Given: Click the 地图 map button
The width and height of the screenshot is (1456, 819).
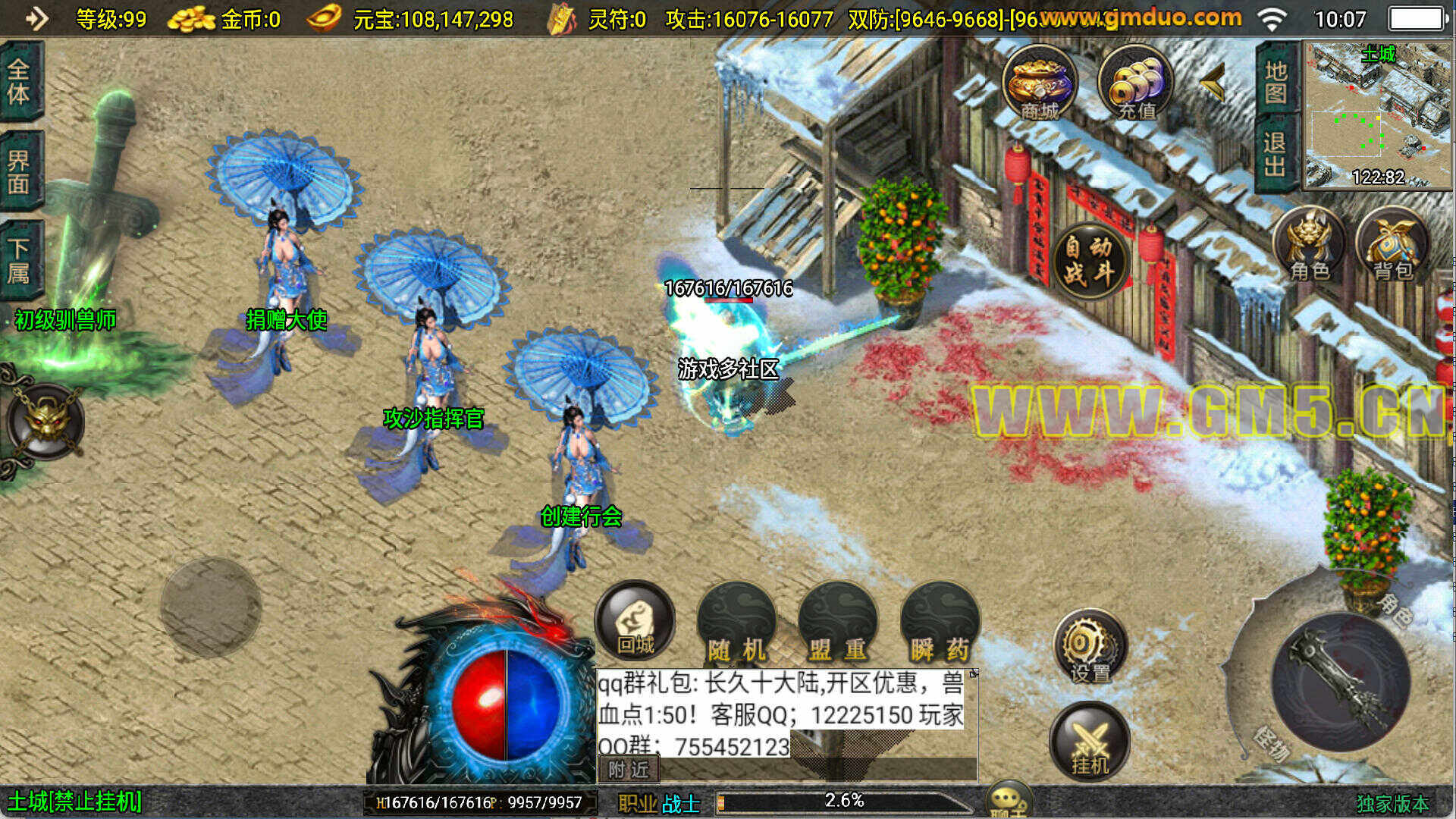Looking at the screenshot, I should point(1276,82).
